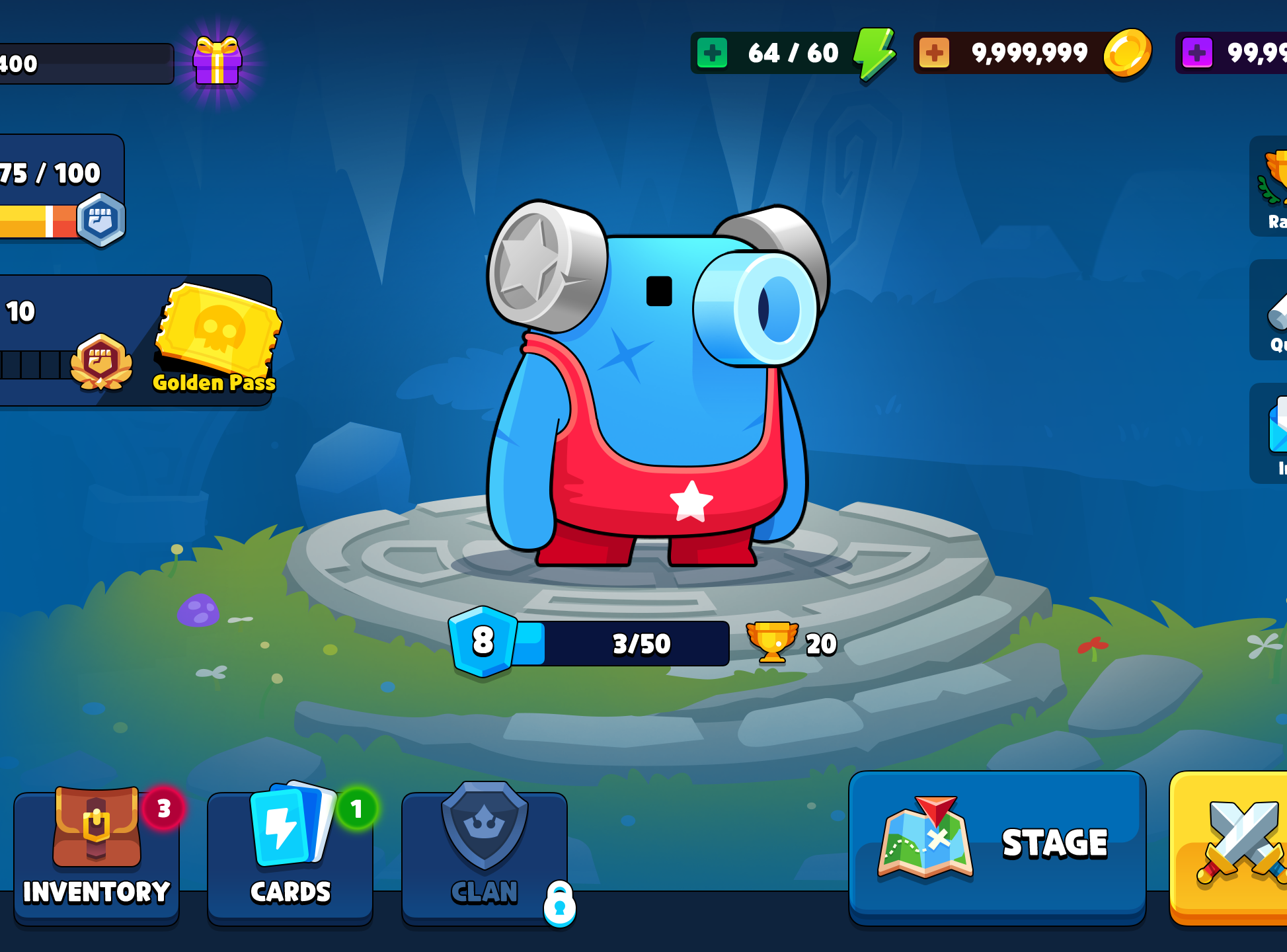Add more energy with green plus
This screenshot has width=1287, height=952.
pos(713,53)
